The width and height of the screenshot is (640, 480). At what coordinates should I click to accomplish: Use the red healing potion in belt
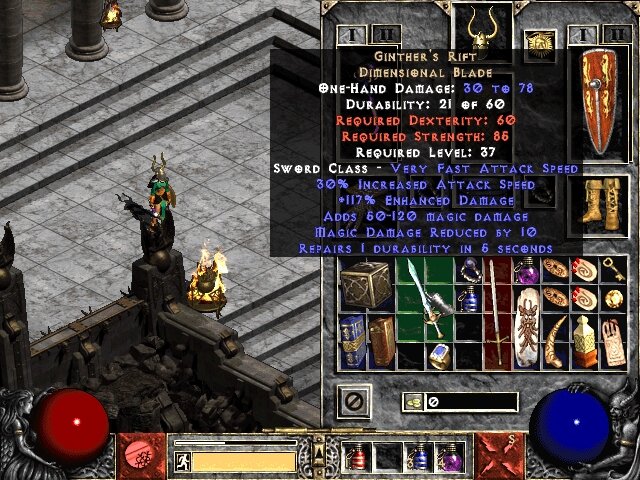coord(359,459)
